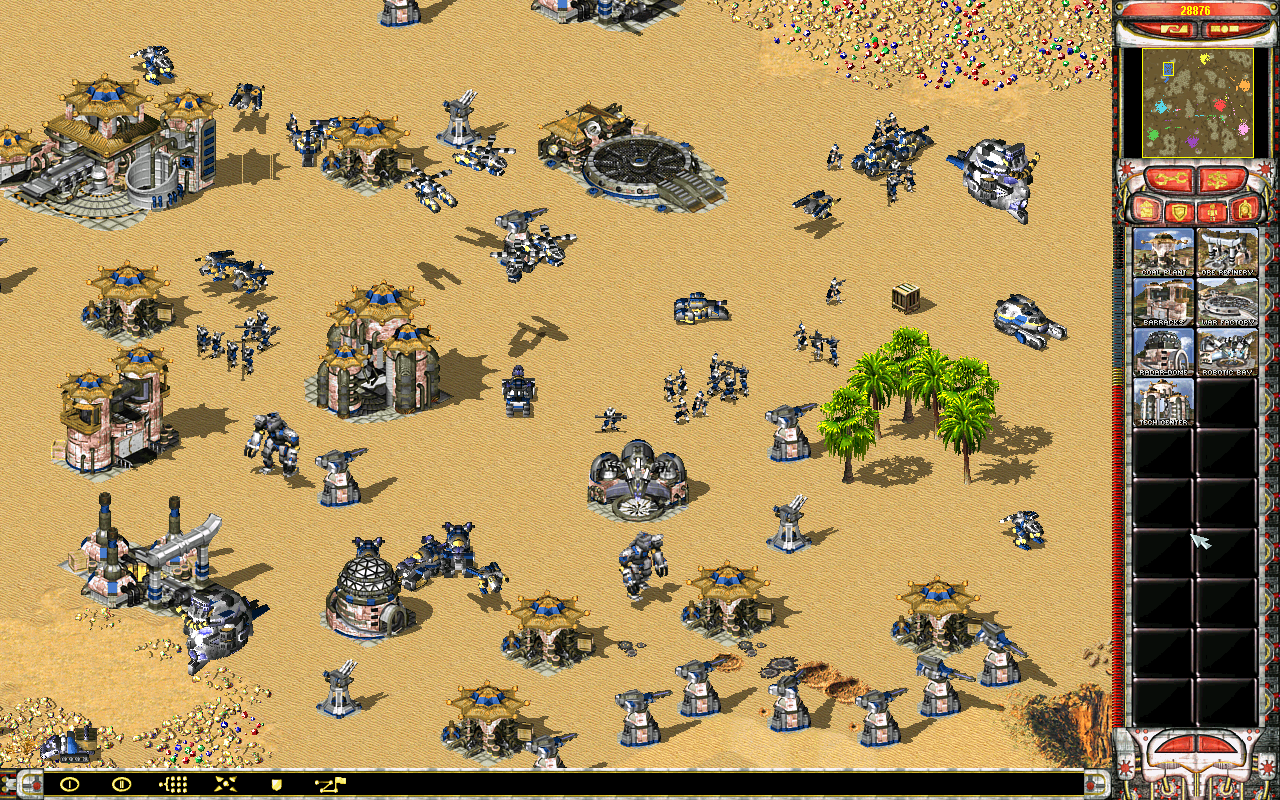Click the minimap radar display

(1198, 103)
